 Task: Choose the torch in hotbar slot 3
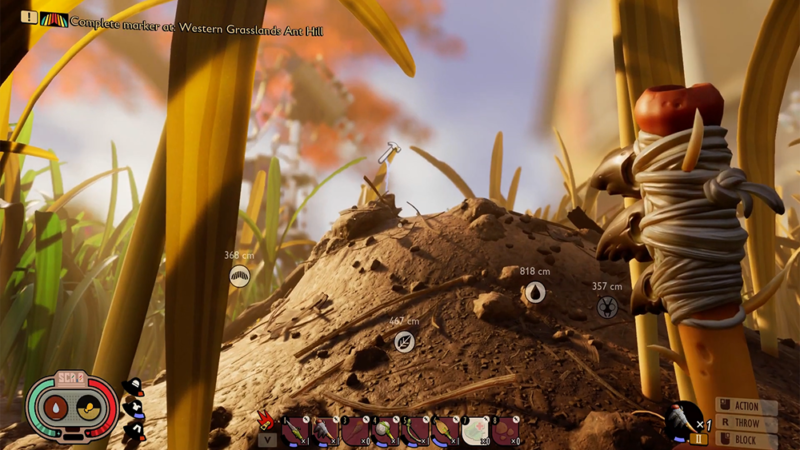tap(355, 430)
